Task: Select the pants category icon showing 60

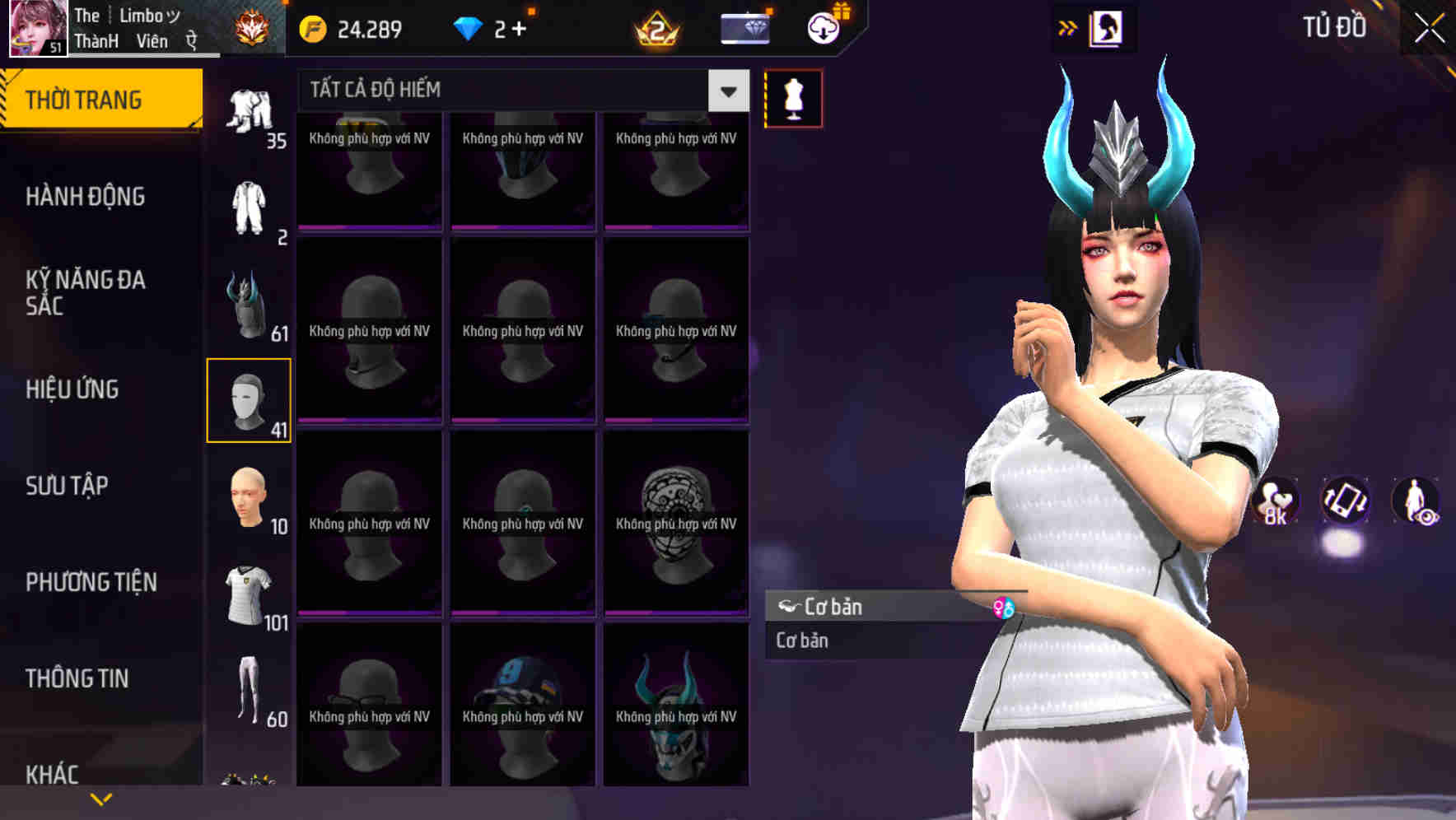Action: 249,690
